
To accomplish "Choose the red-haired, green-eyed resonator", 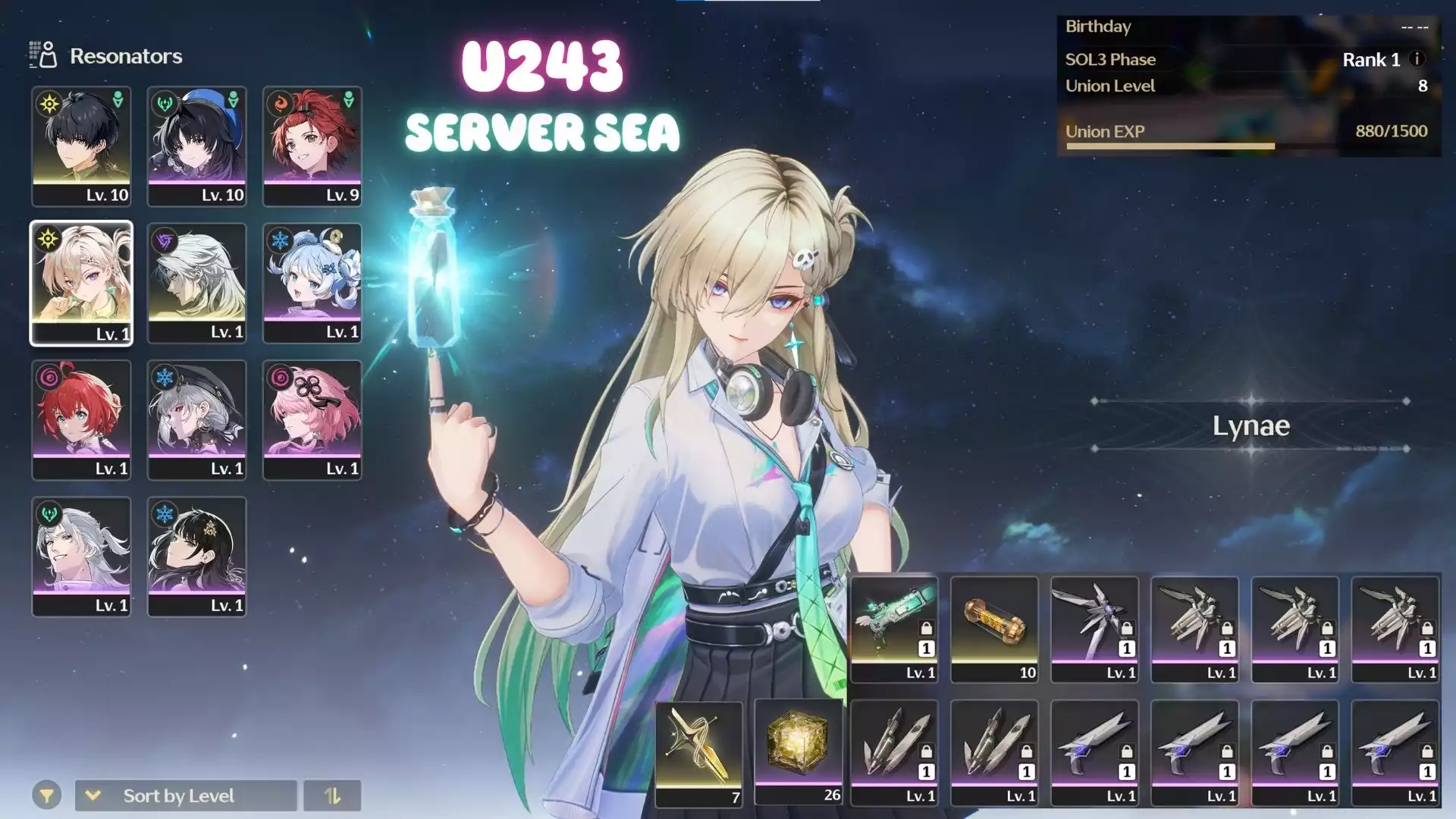I will point(81,419).
